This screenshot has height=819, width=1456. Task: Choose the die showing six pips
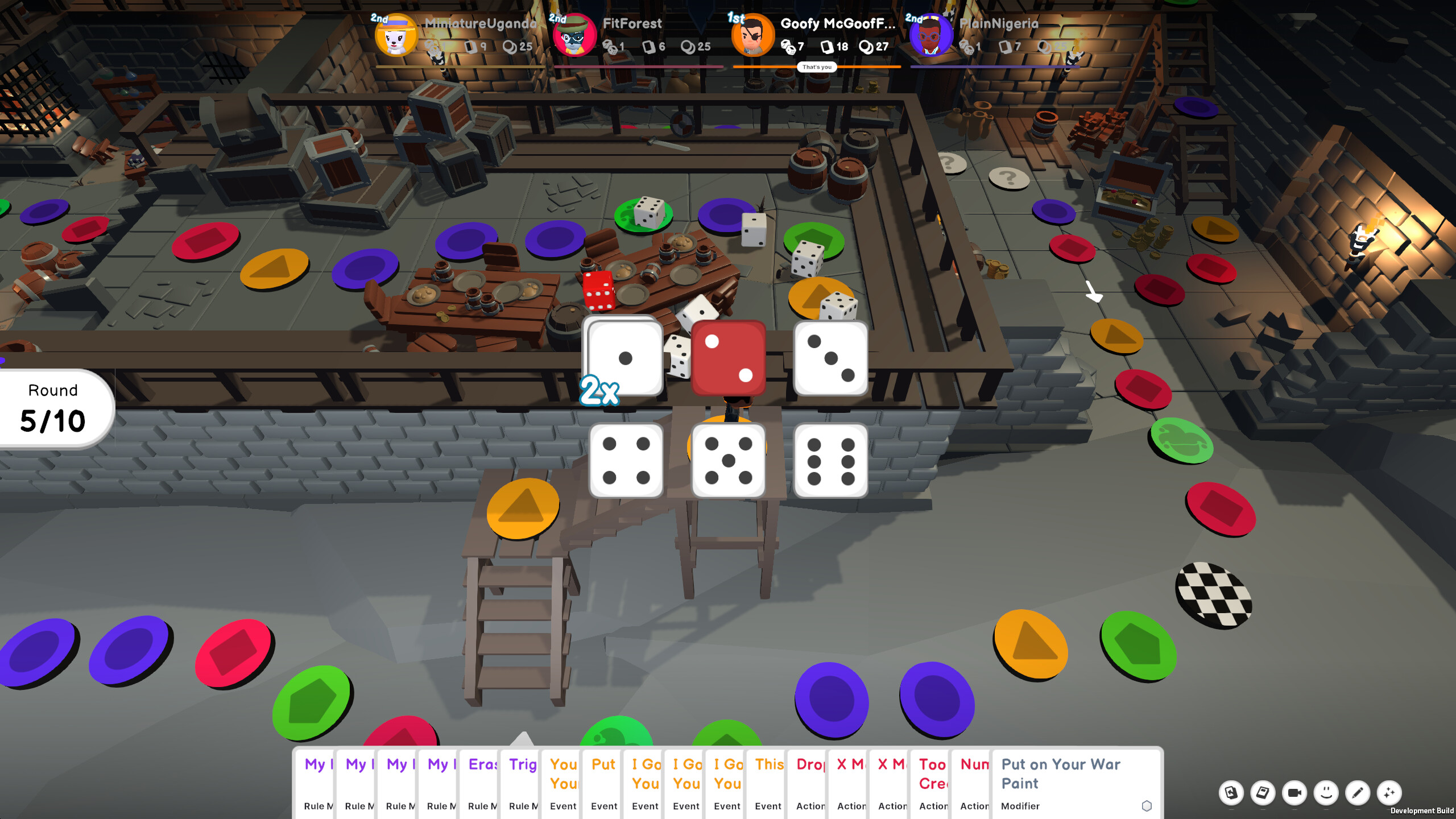pos(829,461)
